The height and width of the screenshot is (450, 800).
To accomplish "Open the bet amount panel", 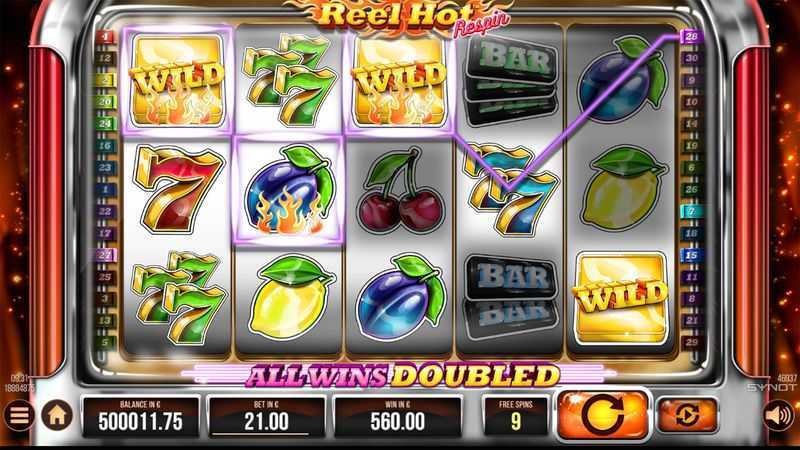I will (266, 414).
